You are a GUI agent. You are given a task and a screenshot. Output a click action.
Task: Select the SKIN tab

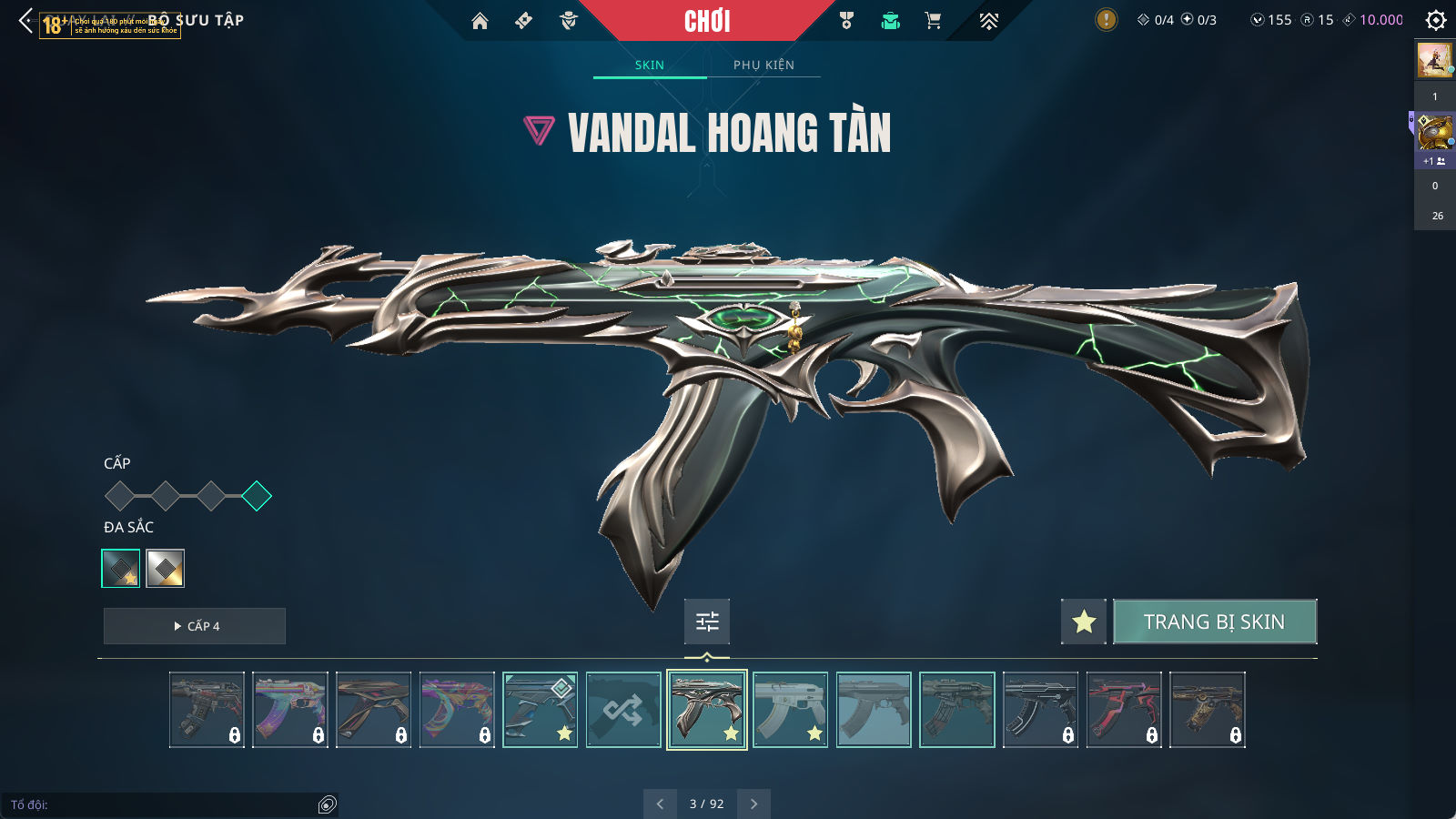[x=650, y=65]
